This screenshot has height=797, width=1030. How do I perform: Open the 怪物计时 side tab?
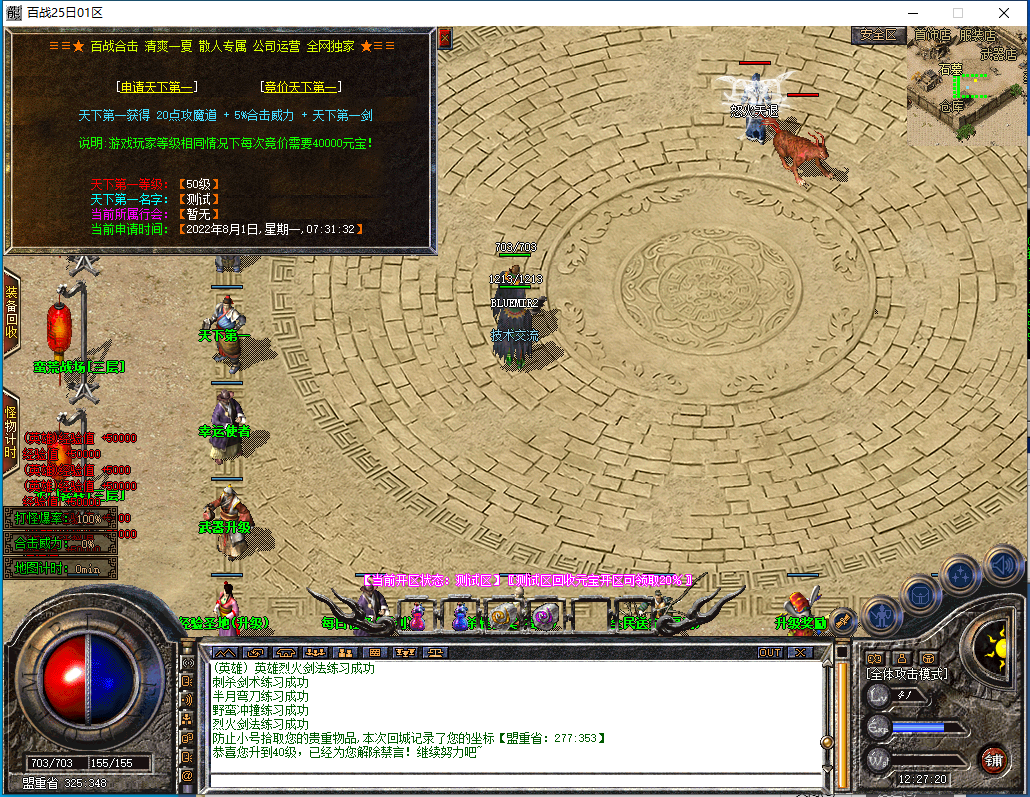tap(11, 432)
